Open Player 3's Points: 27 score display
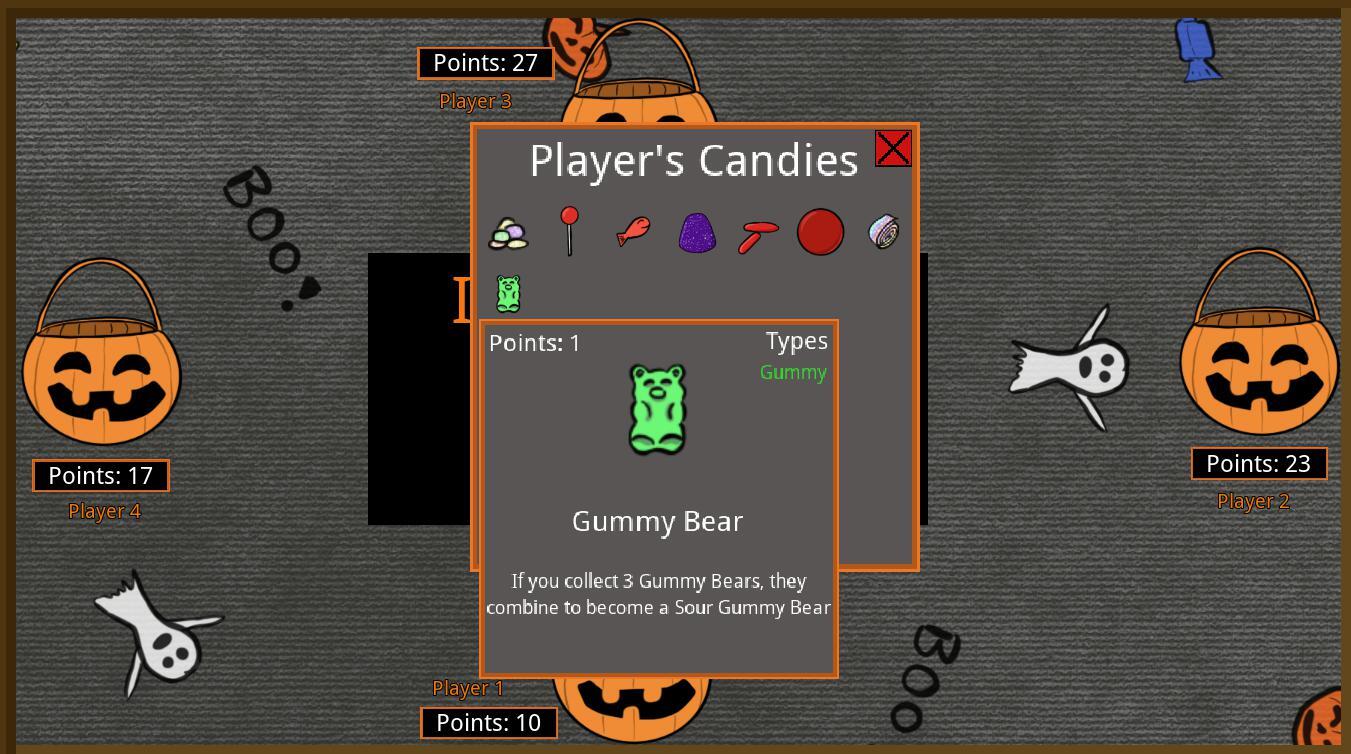The image size is (1351, 754). coord(486,62)
